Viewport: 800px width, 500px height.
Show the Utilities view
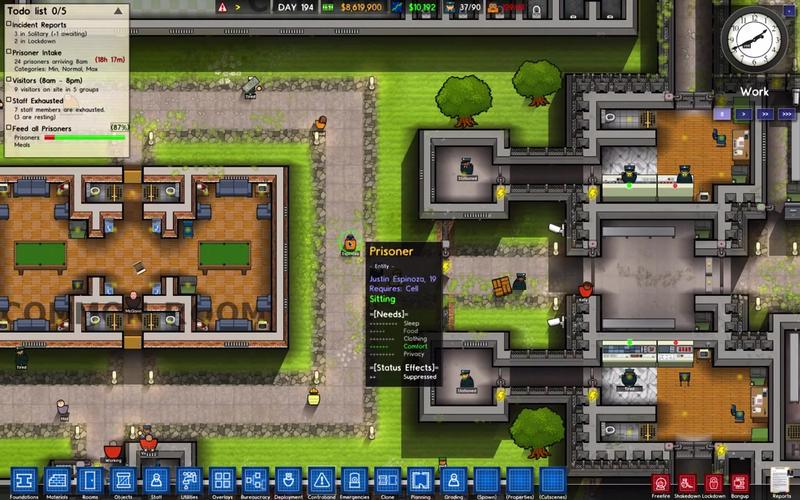187,480
